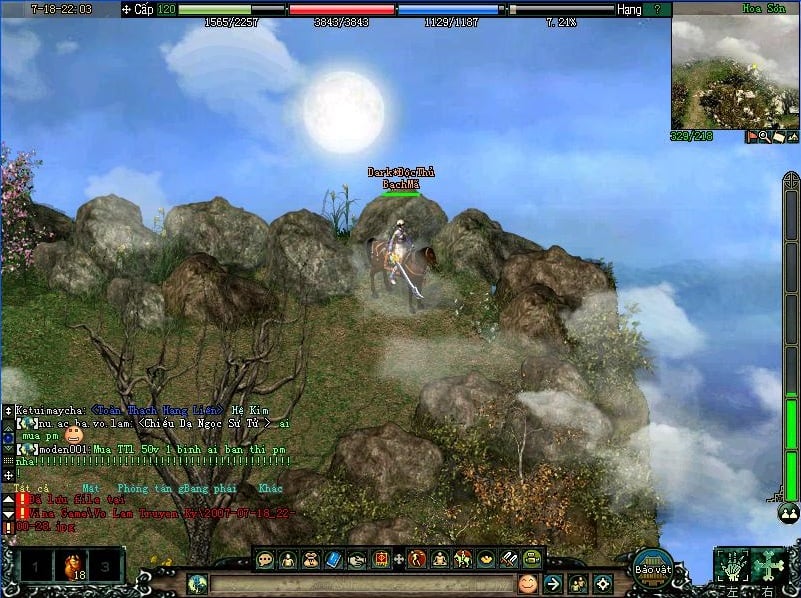Click the chat channel globe icon
Viewport: 801px width, 598px height.
(197, 584)
